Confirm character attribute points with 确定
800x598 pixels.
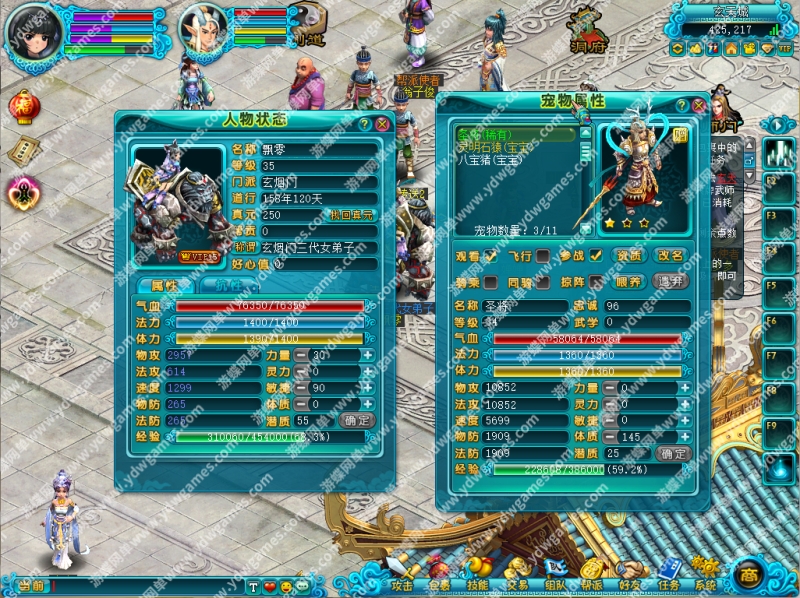(357, 420)
